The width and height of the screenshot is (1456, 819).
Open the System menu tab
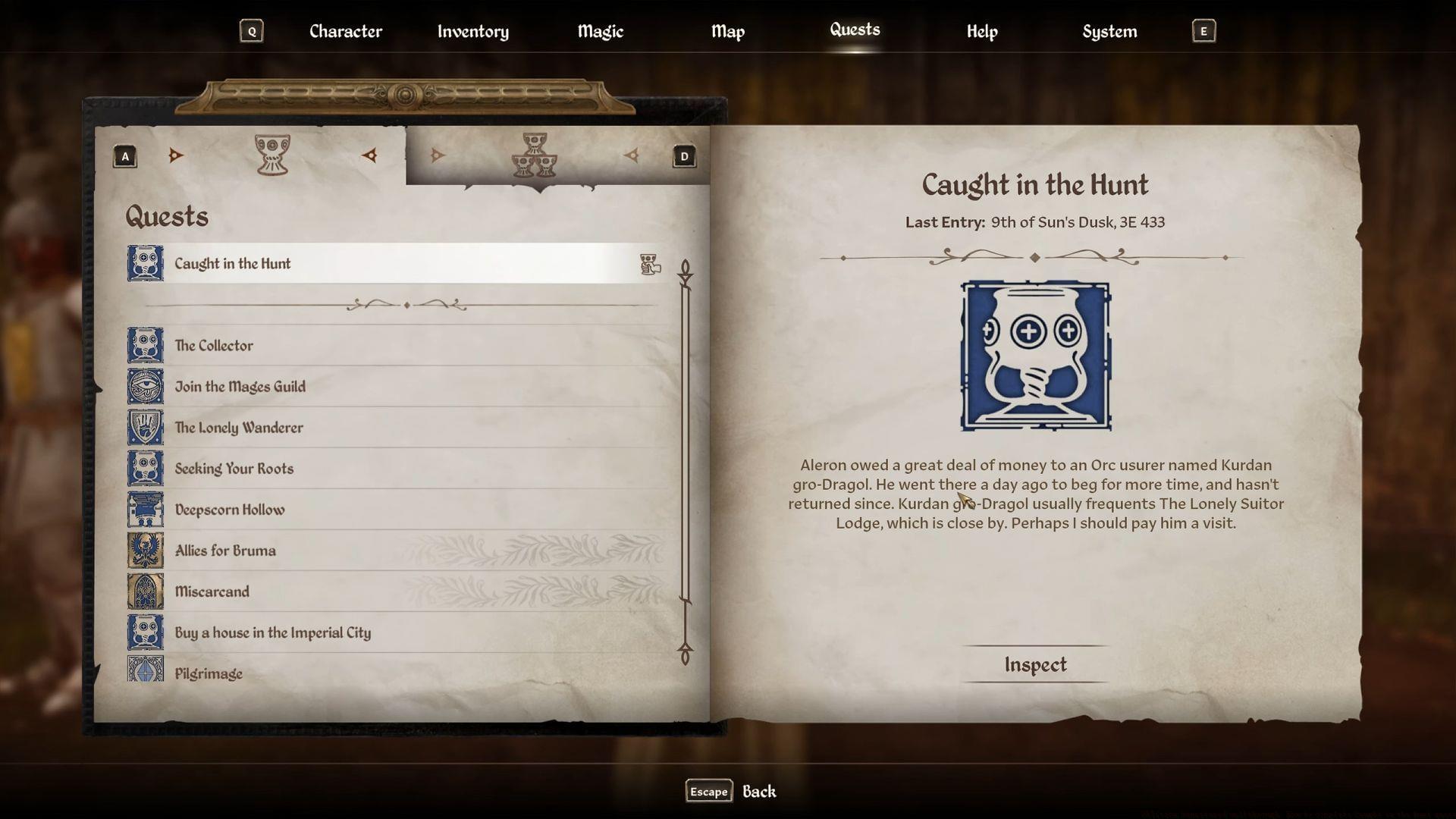click(1109, 32)
